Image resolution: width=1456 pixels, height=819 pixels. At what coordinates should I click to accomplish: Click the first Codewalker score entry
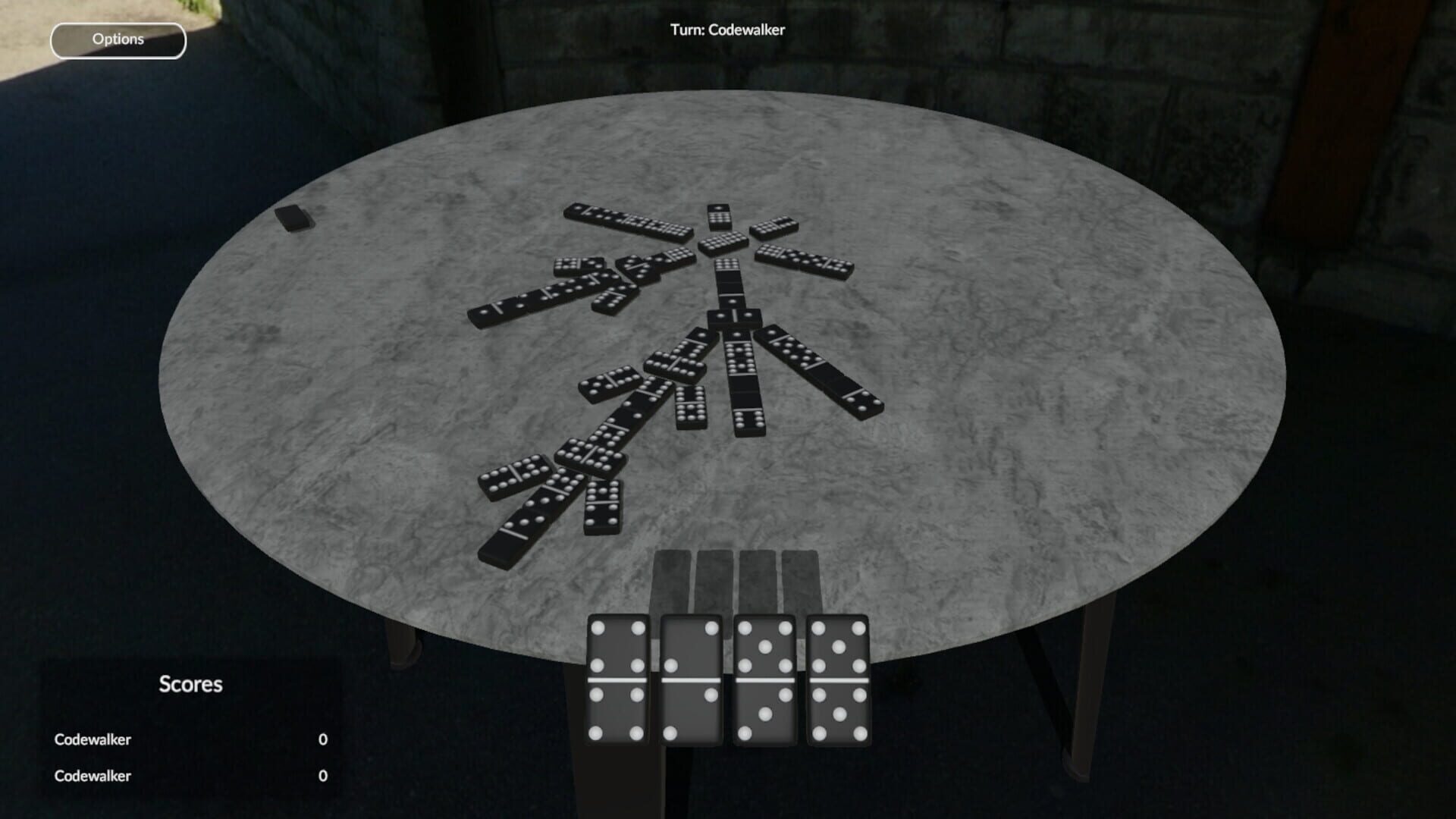(x=93, y=739)
